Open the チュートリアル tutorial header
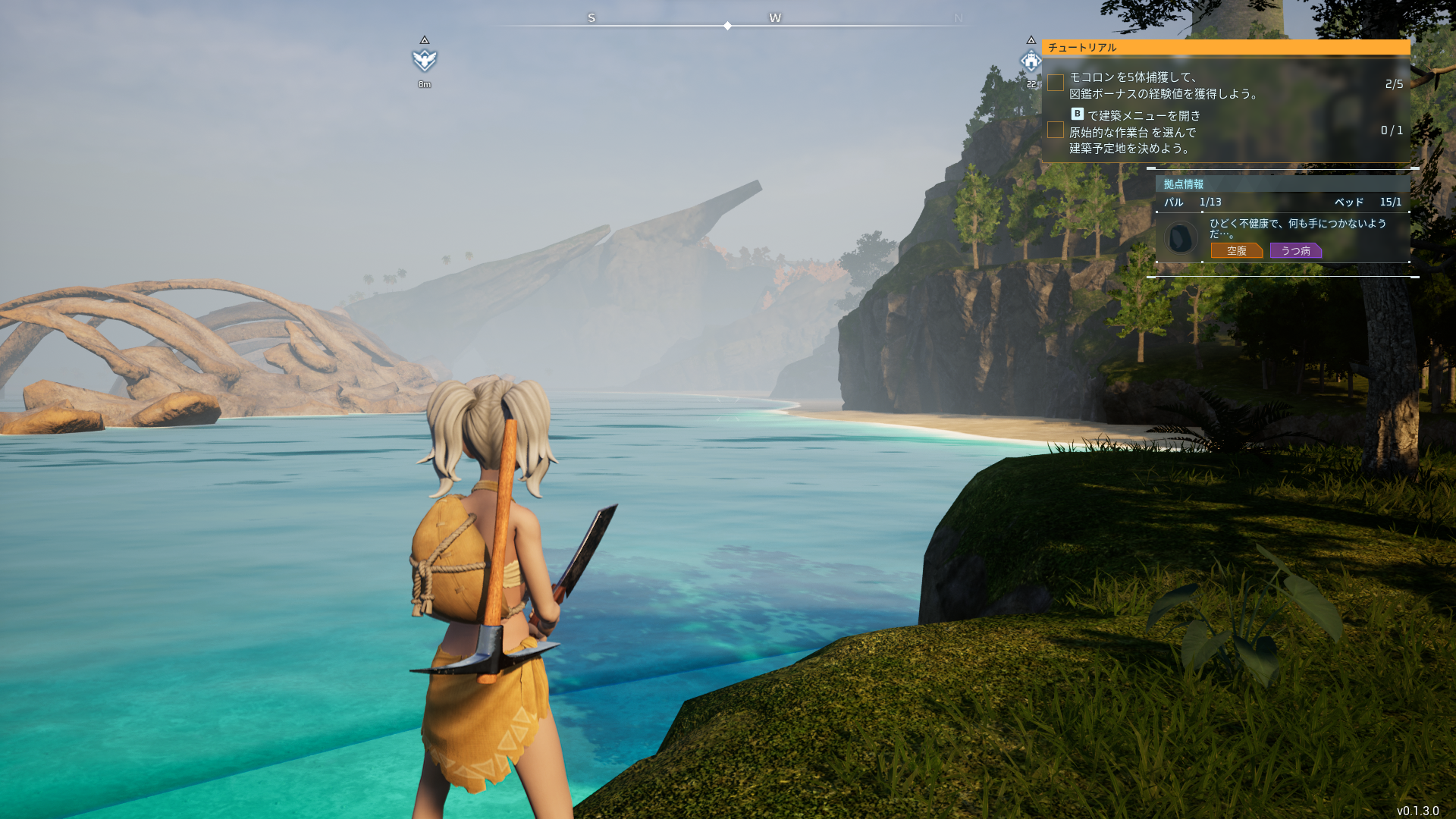1456x819 pixels. pyautogui.click(x=1225, y=47)
